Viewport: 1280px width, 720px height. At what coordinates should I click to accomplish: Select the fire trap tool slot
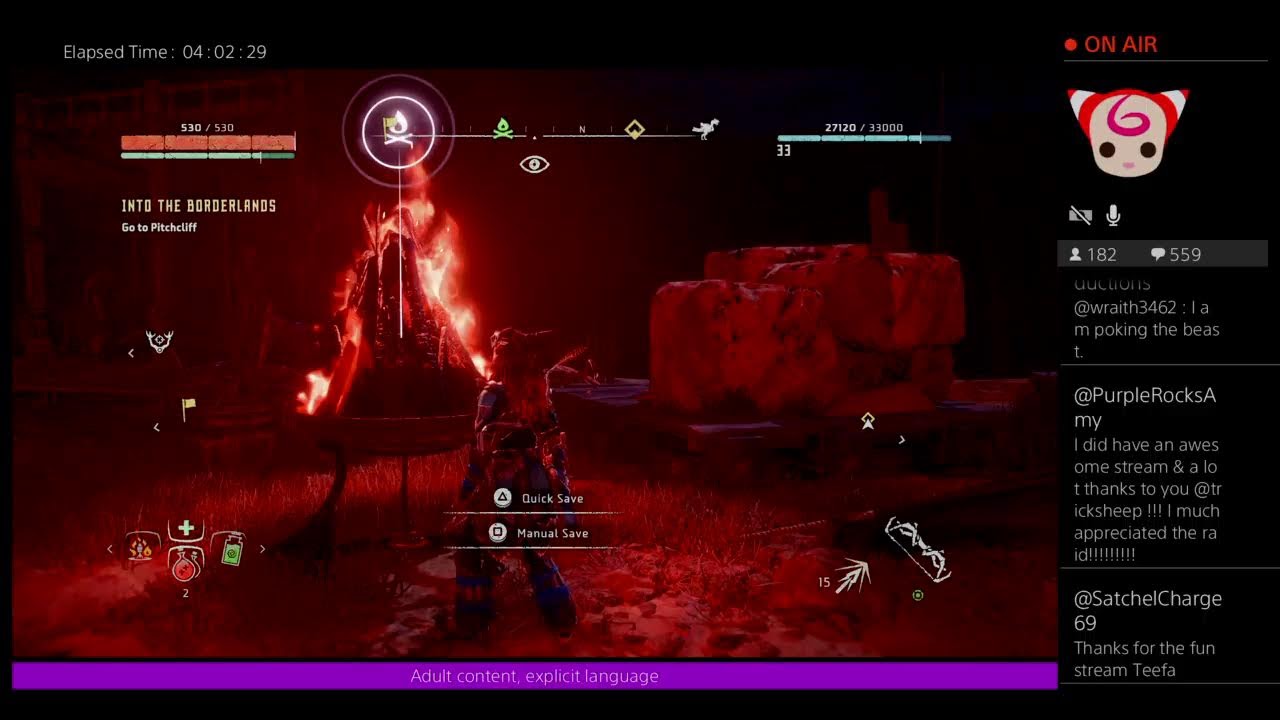[x=141, y=548]
